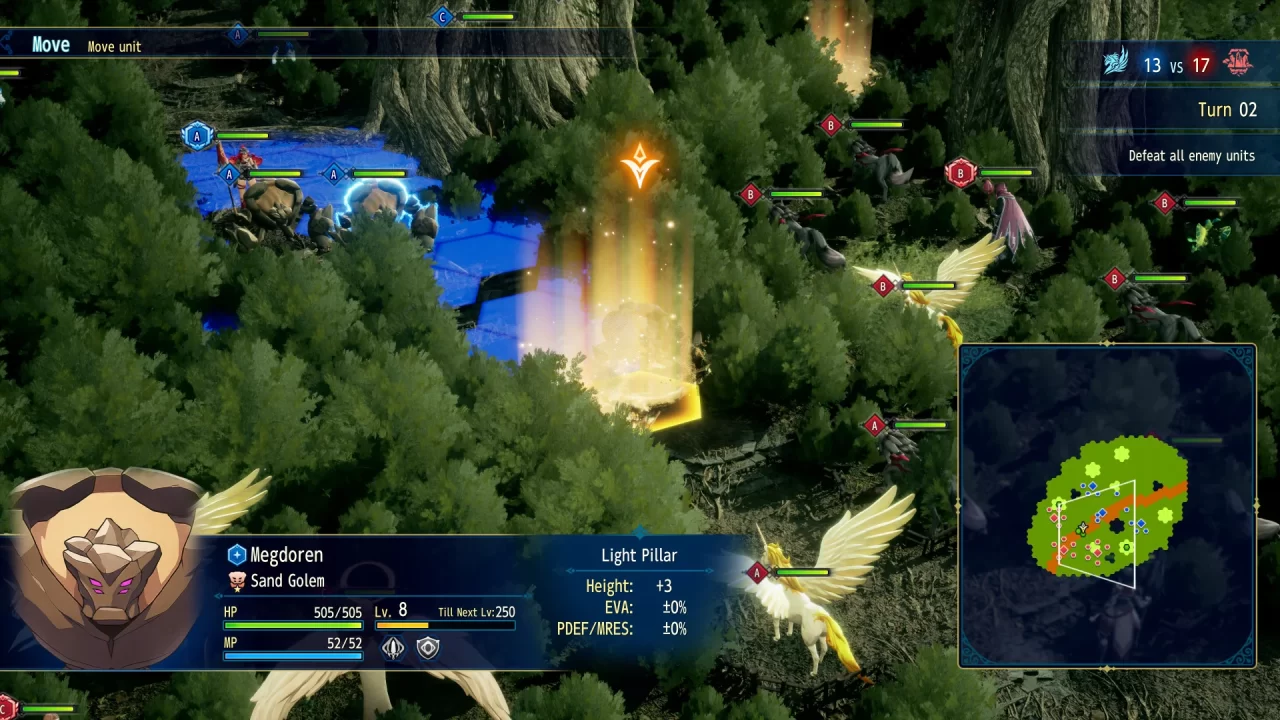
Task: Click the winged skill icon under the level gauge
Action: [393, 646]
